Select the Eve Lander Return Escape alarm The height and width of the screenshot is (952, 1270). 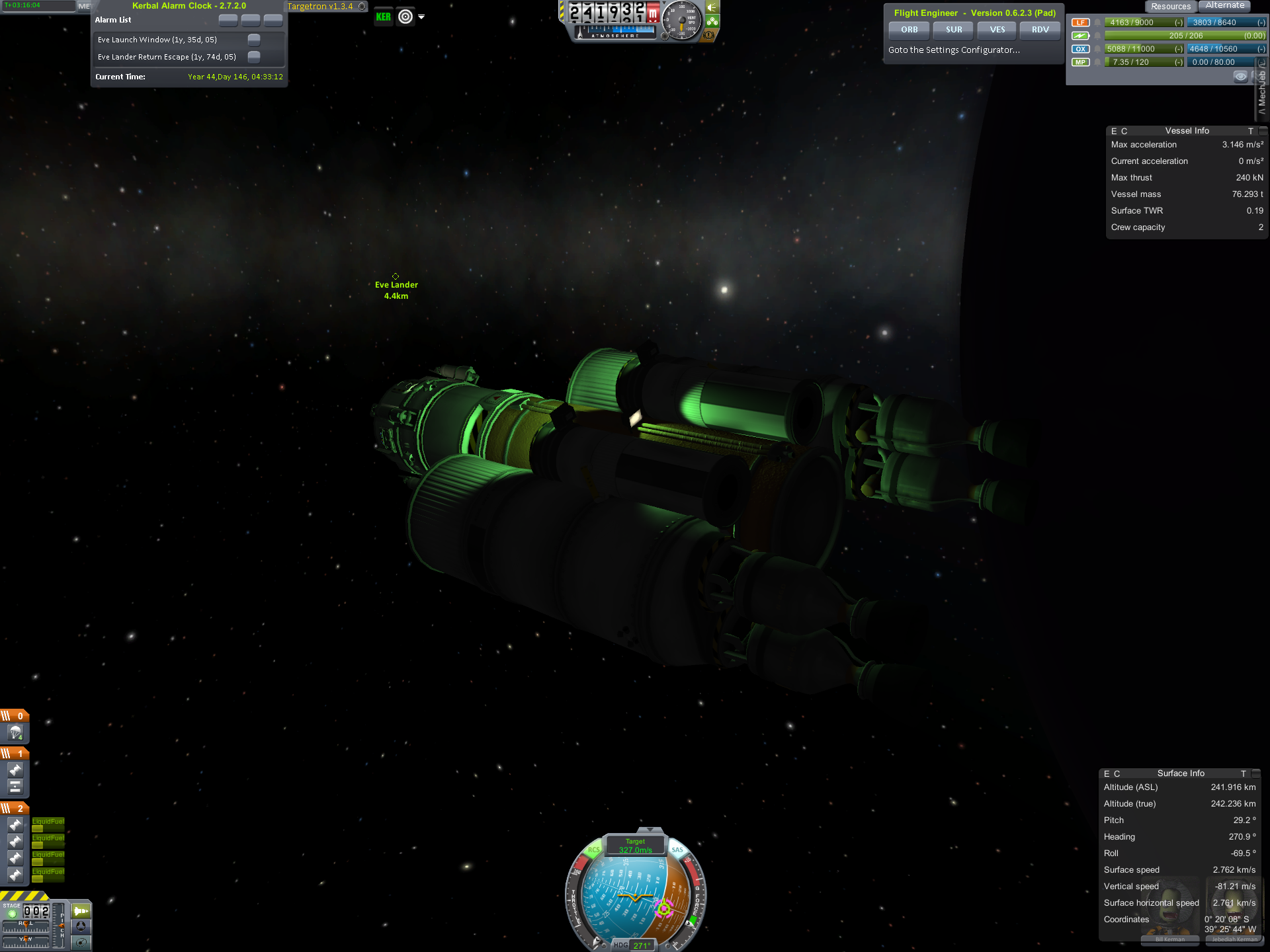click(167, 57)
